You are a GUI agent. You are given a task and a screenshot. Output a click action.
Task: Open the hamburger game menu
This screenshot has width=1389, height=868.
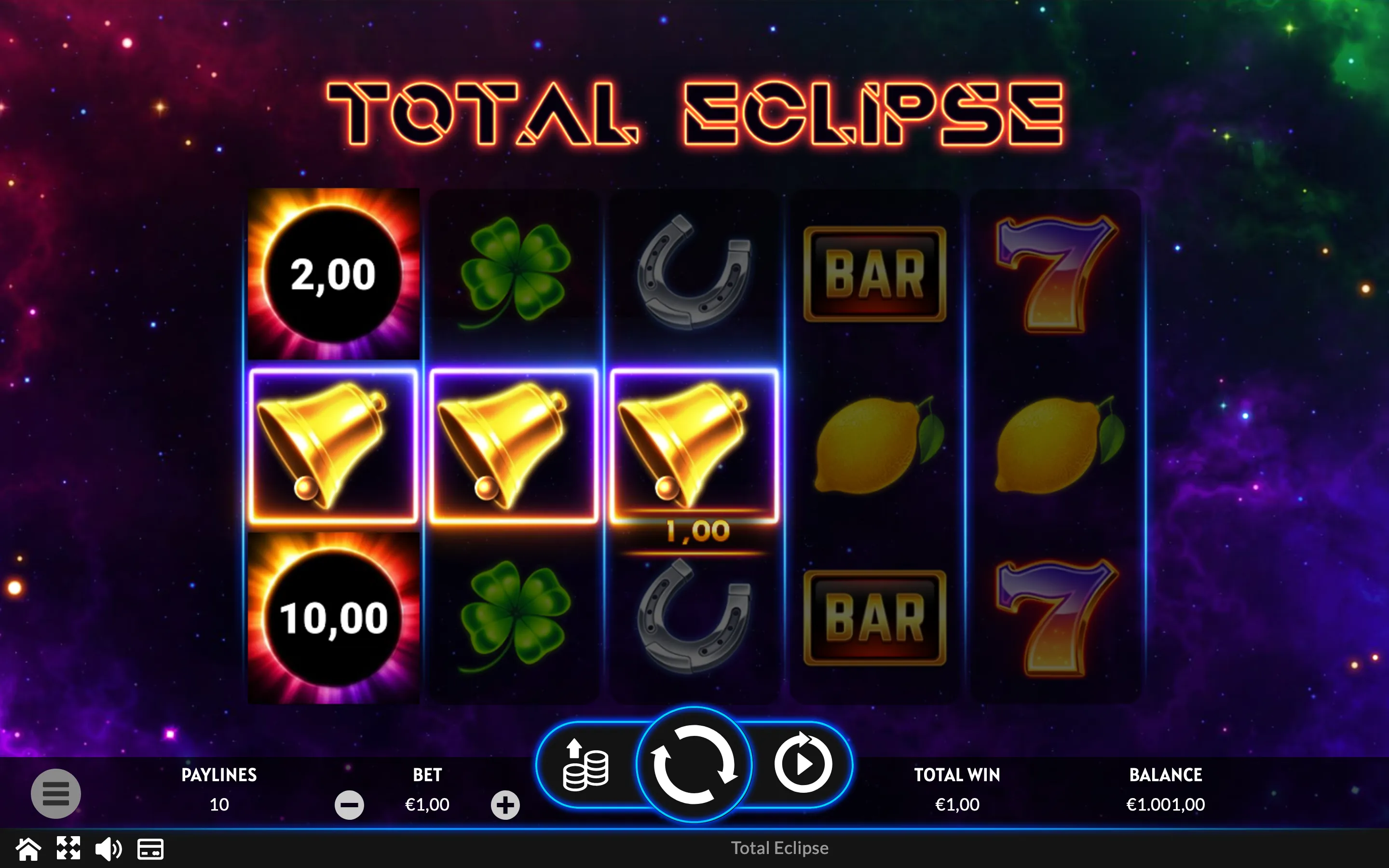(55, 793)
